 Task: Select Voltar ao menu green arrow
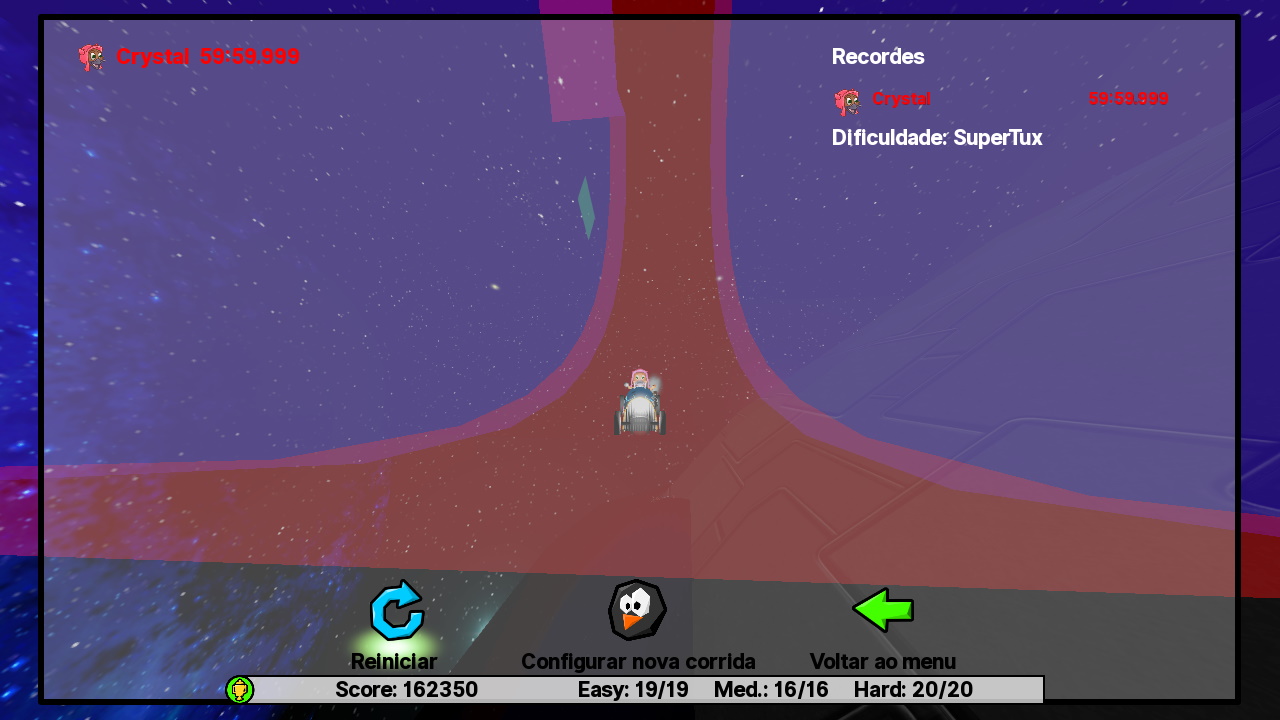(883, 610)
